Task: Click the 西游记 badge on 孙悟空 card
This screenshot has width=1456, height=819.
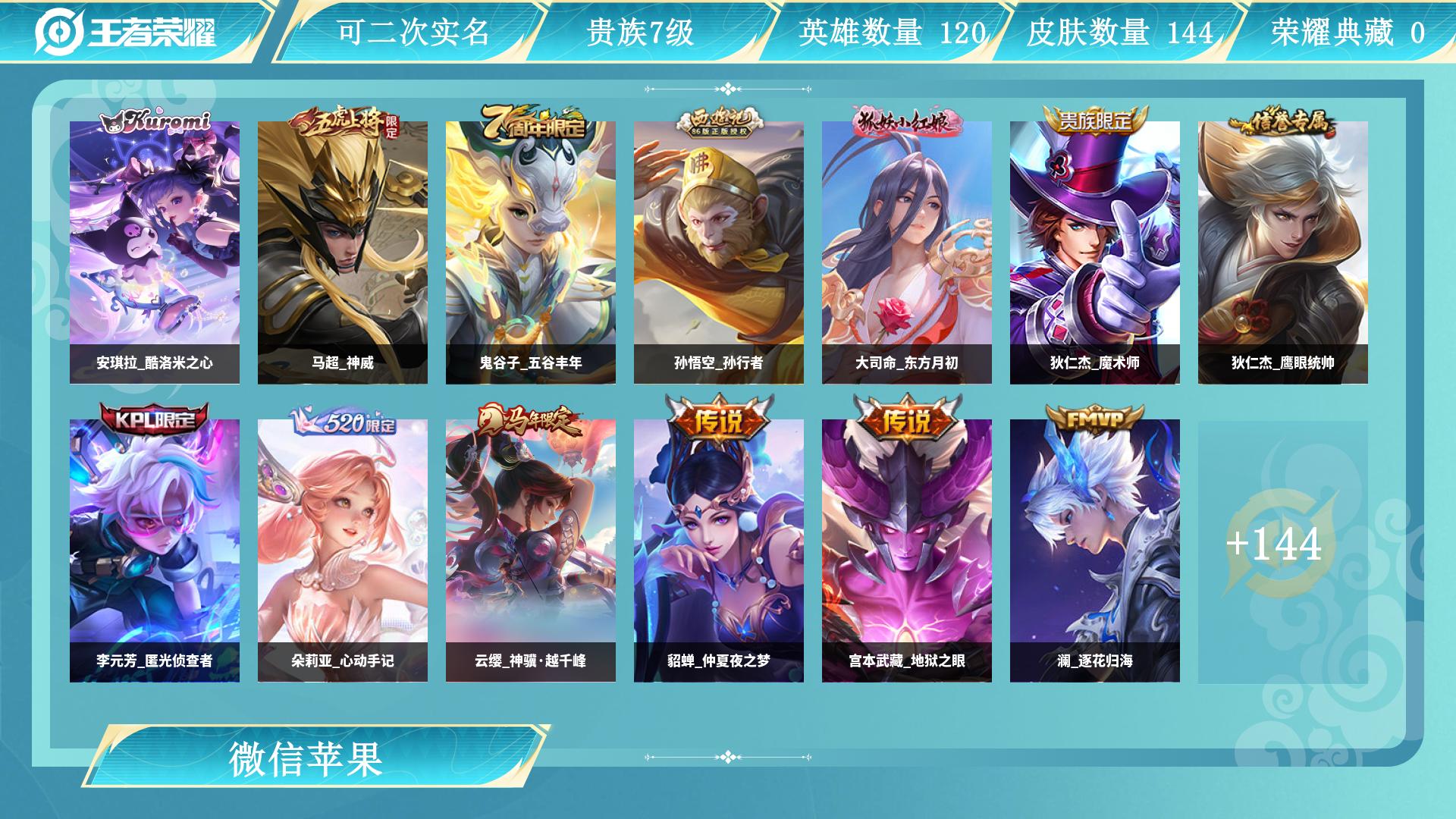Action: [x=717, y=121]
